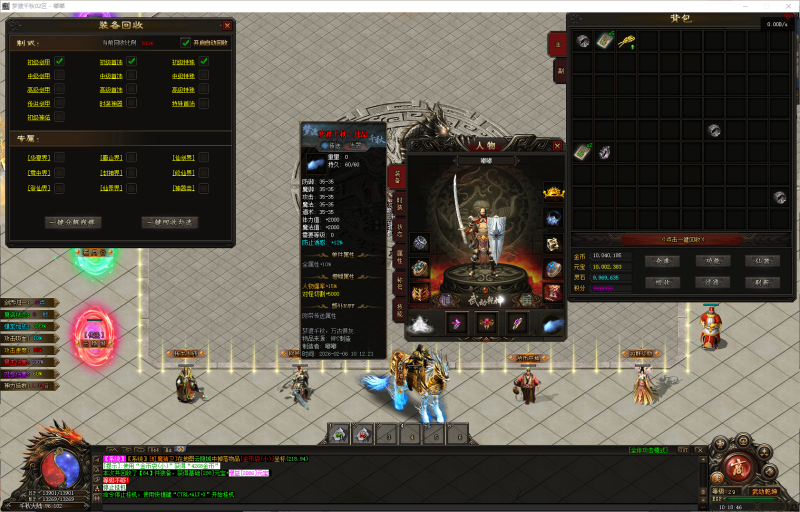
Task: Click the 一键分解剑甲 button
Action: coord(72,222)
